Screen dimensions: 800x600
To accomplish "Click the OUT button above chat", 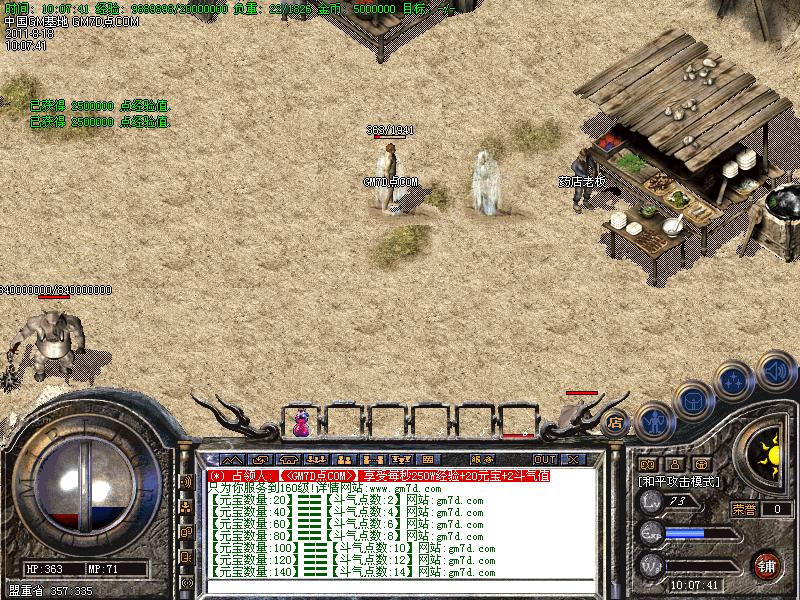I will click(544, 460).
